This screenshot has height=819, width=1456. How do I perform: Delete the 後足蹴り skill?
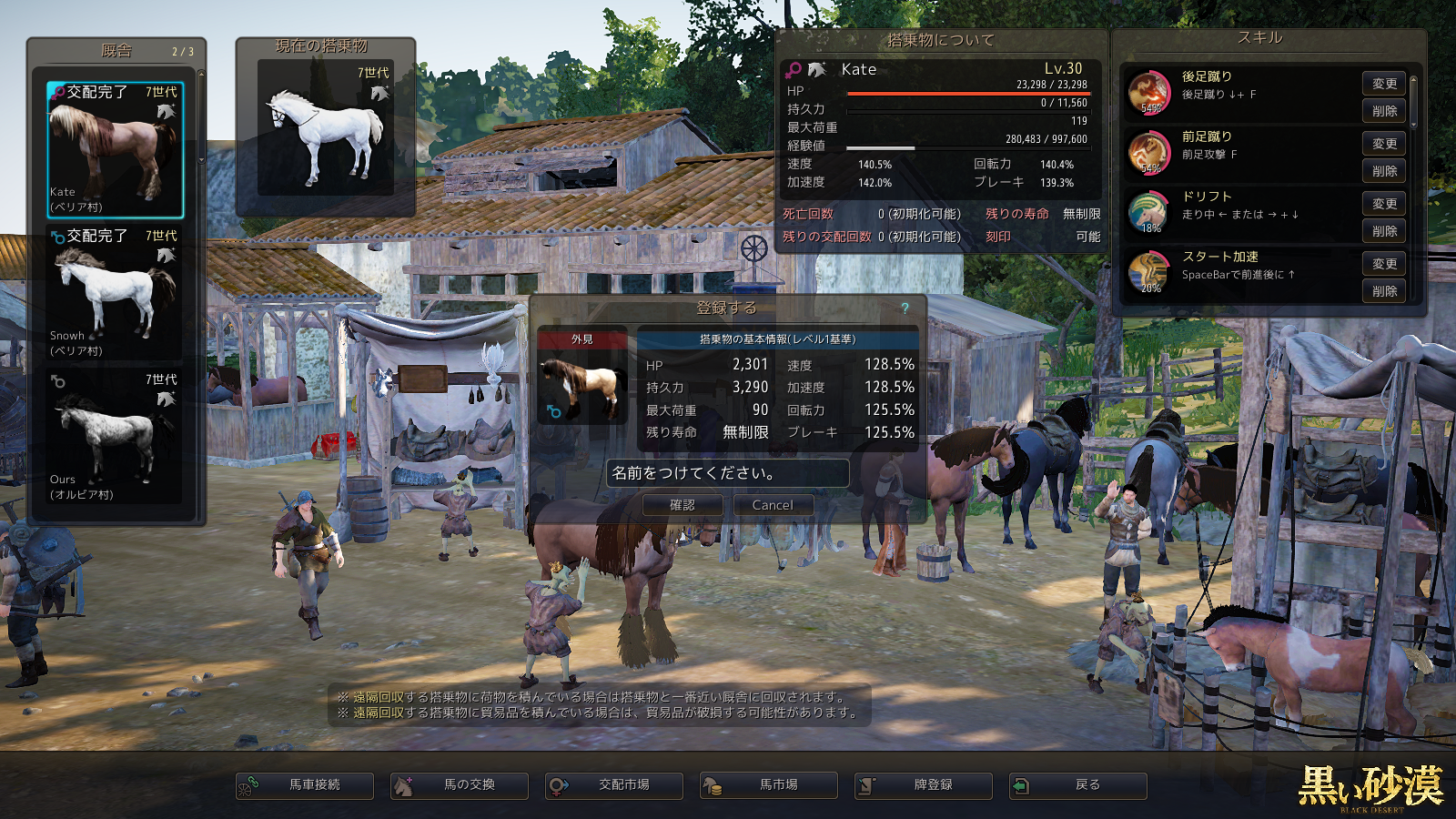[1384, 111]
